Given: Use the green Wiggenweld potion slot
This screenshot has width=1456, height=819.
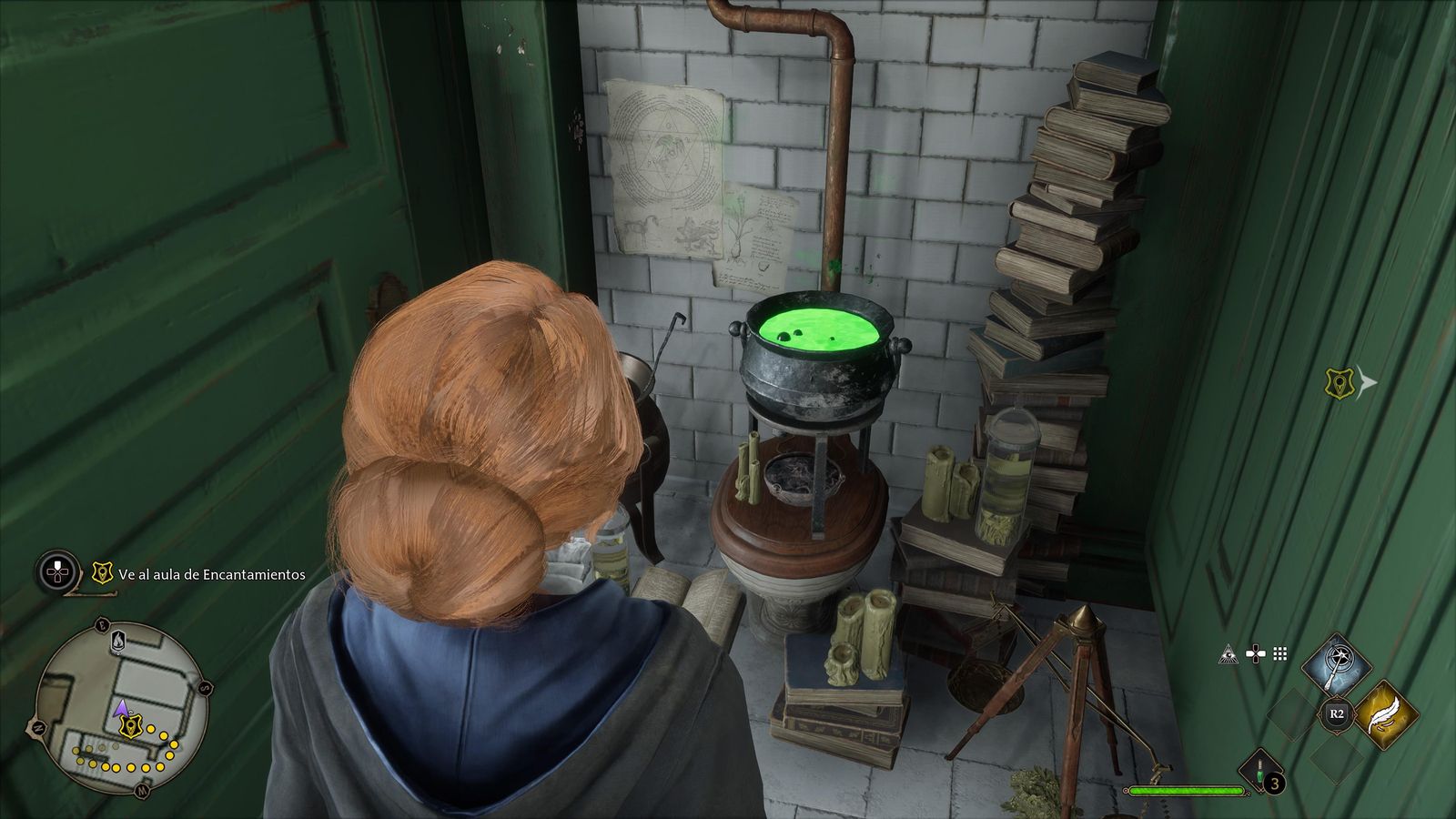Looking at the screenshot, I should point(1259,772).
